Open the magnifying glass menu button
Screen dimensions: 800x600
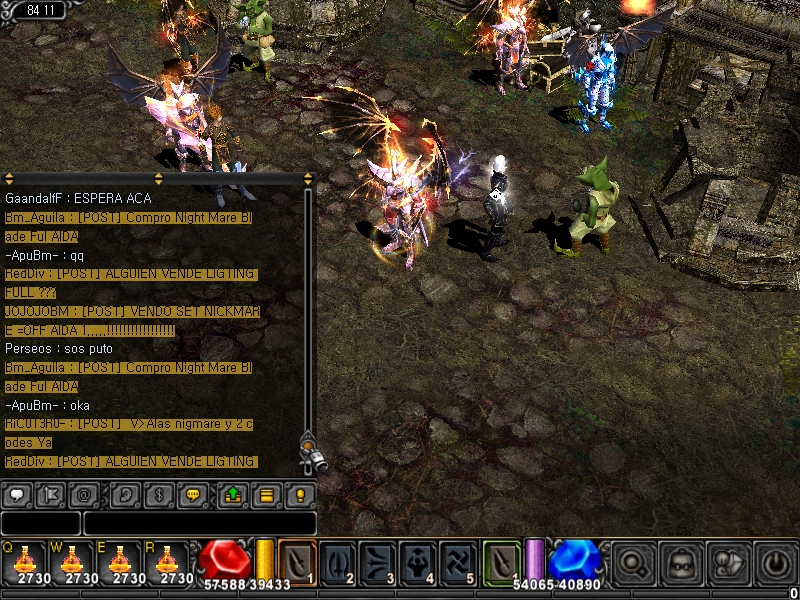[x=632, y=561]
